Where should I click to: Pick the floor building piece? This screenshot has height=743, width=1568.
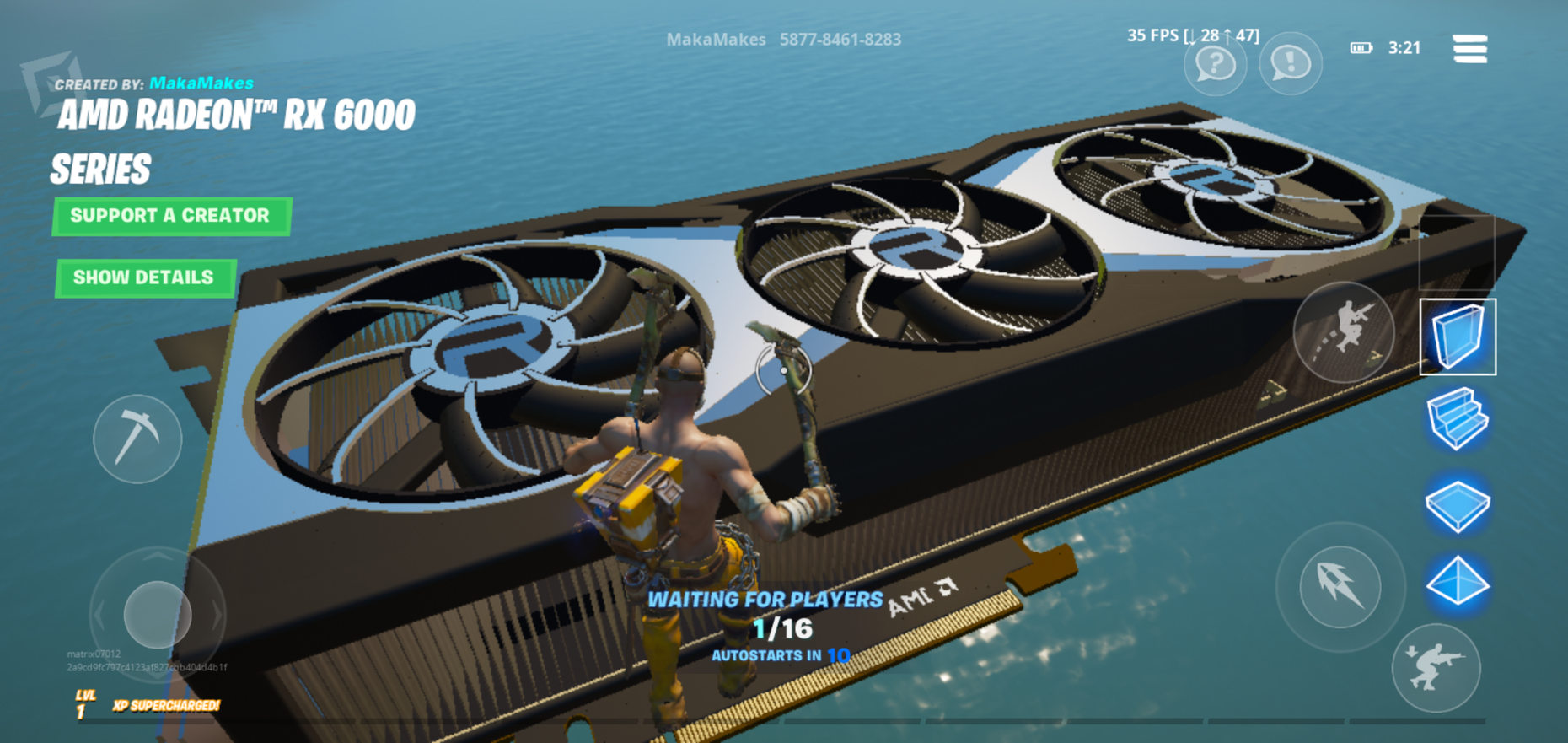(x=1458, y=503)
